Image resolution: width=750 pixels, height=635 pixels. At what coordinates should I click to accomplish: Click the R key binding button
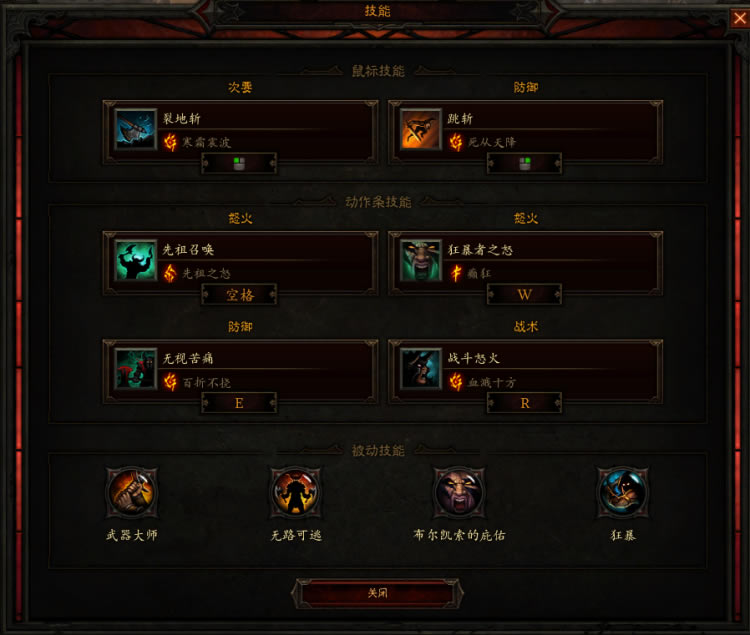tap(525, 403)
